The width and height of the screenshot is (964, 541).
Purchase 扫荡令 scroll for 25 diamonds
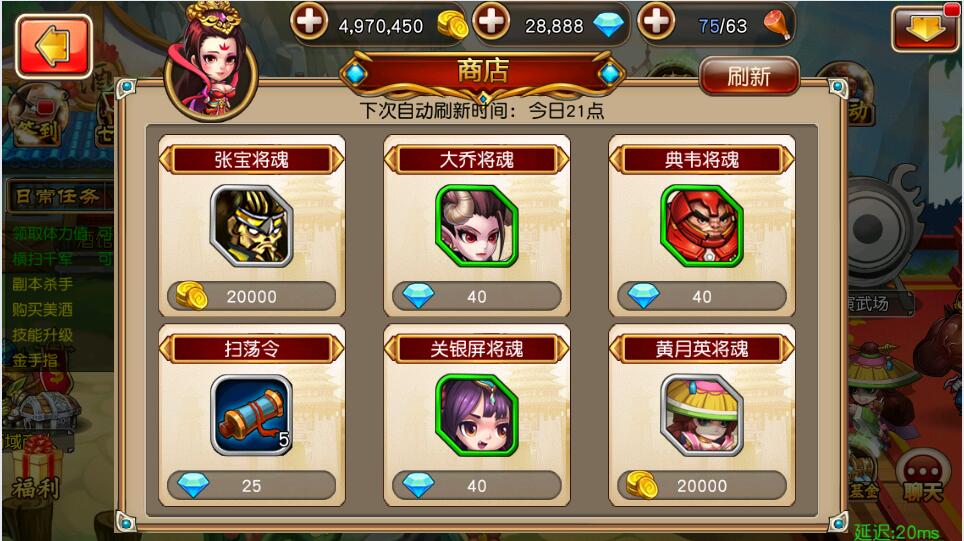252,485
